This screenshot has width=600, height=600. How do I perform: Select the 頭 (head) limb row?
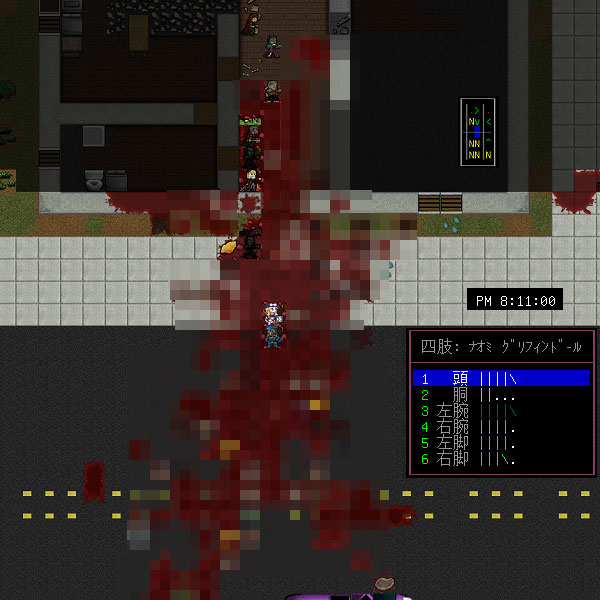coord(500,378)
